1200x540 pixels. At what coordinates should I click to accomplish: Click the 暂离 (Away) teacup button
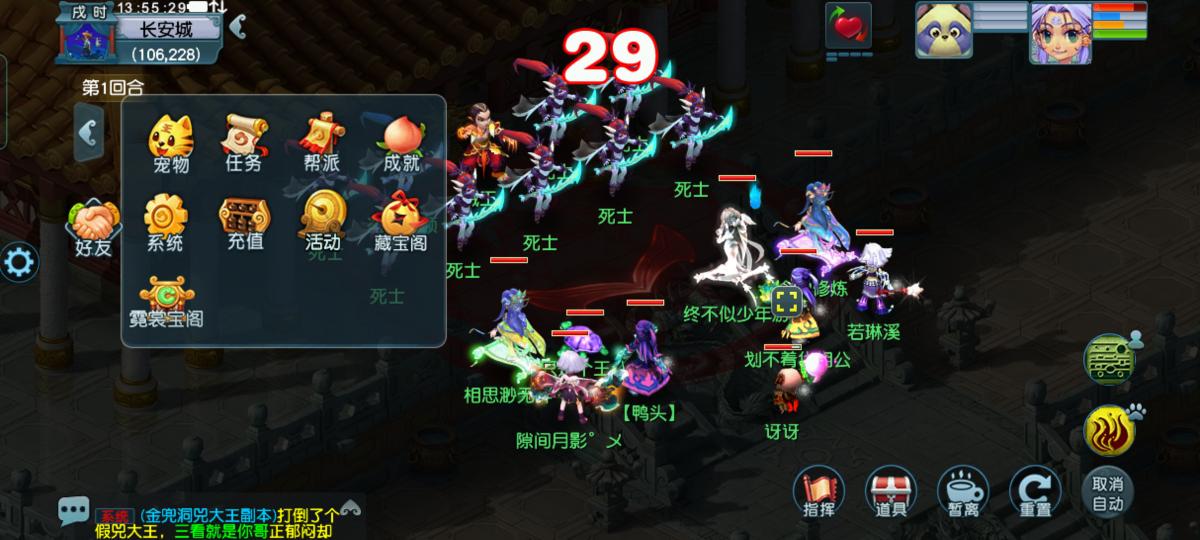962,491
